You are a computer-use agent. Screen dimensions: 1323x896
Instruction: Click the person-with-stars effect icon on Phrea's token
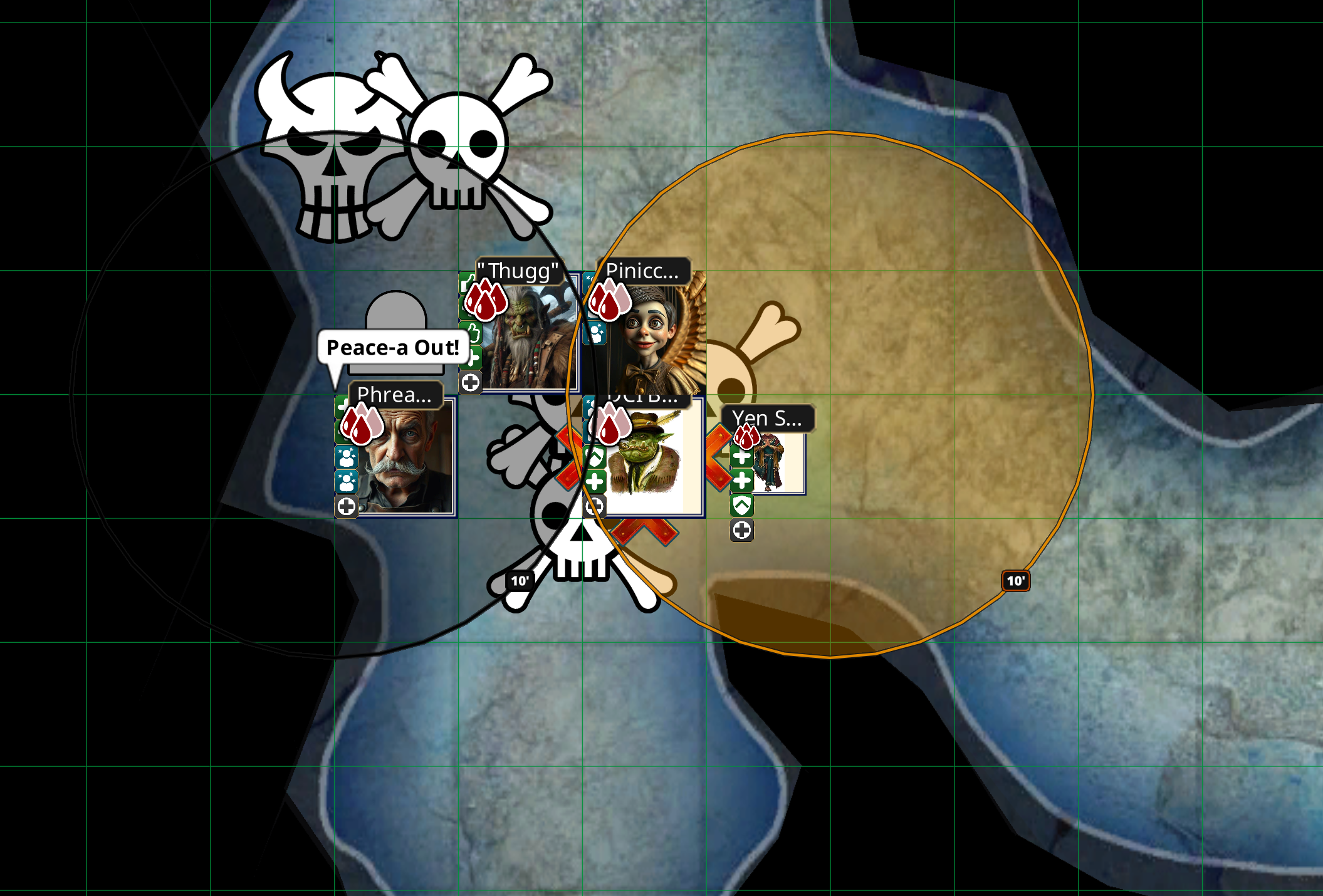pos(346,458)
